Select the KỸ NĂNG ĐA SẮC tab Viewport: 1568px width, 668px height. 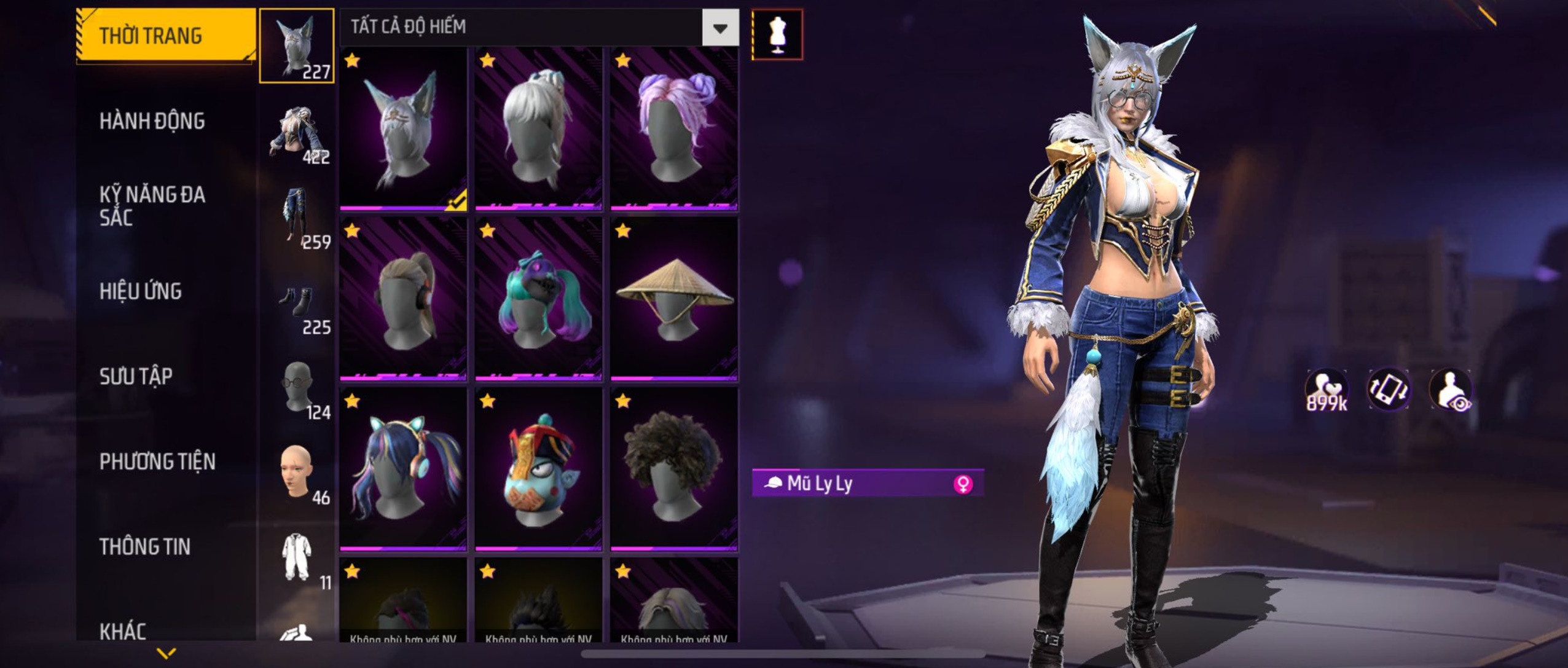pyautogui.click(x=152, y=206)
